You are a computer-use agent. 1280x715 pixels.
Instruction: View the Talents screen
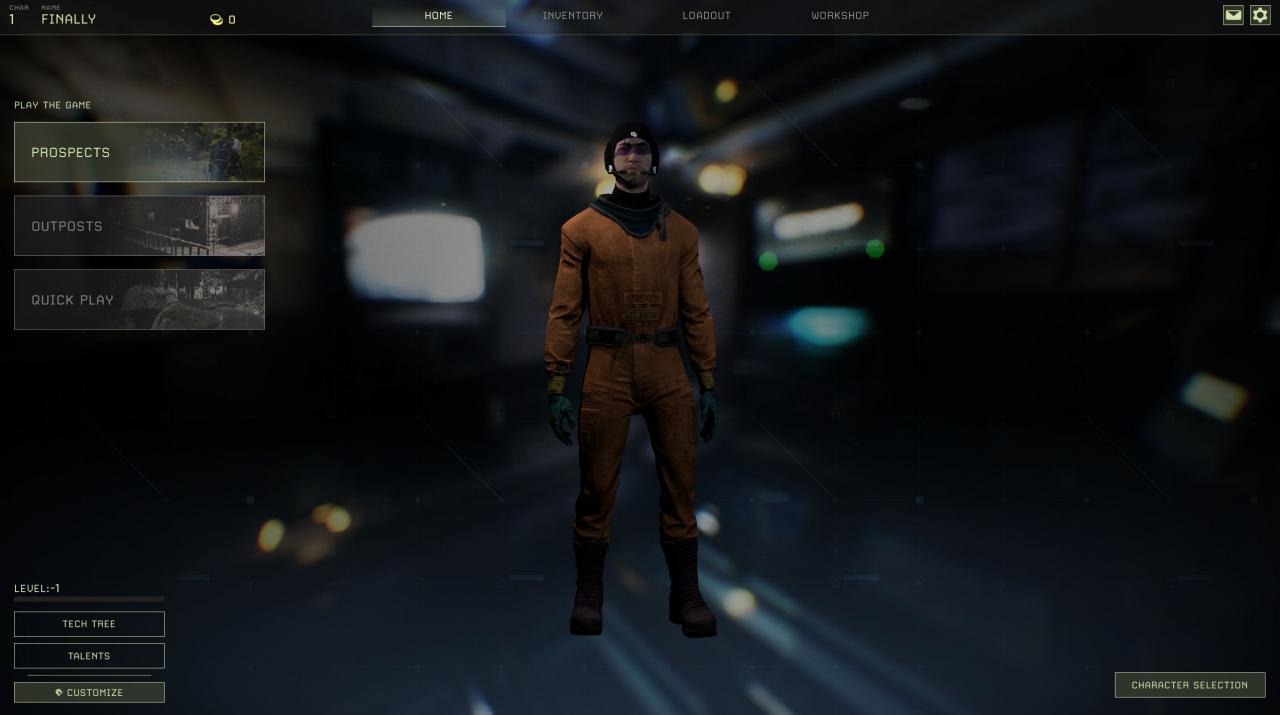pyautogui.click(x=89, y=656)
